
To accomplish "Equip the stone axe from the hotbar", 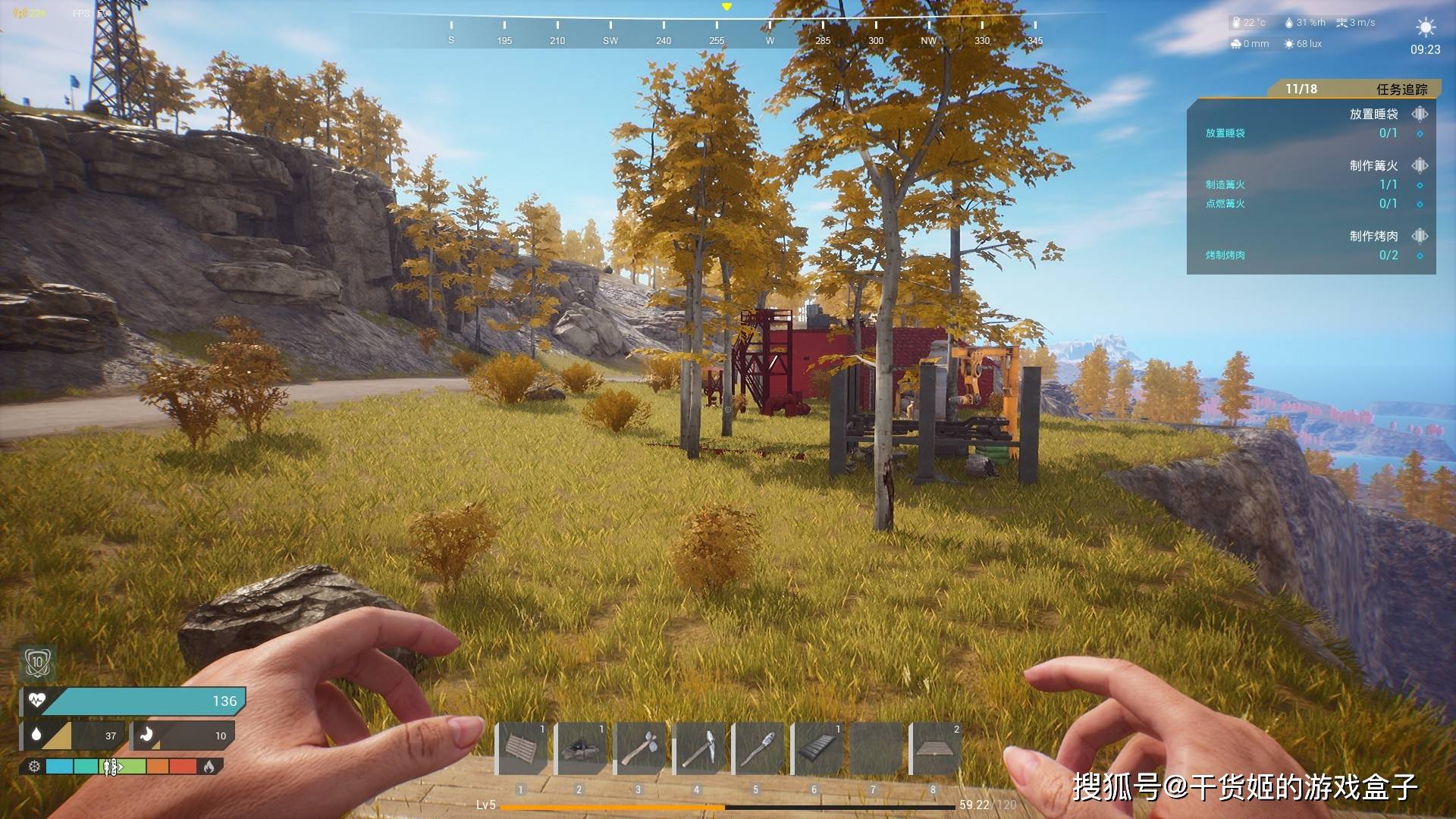I will 641,748.
